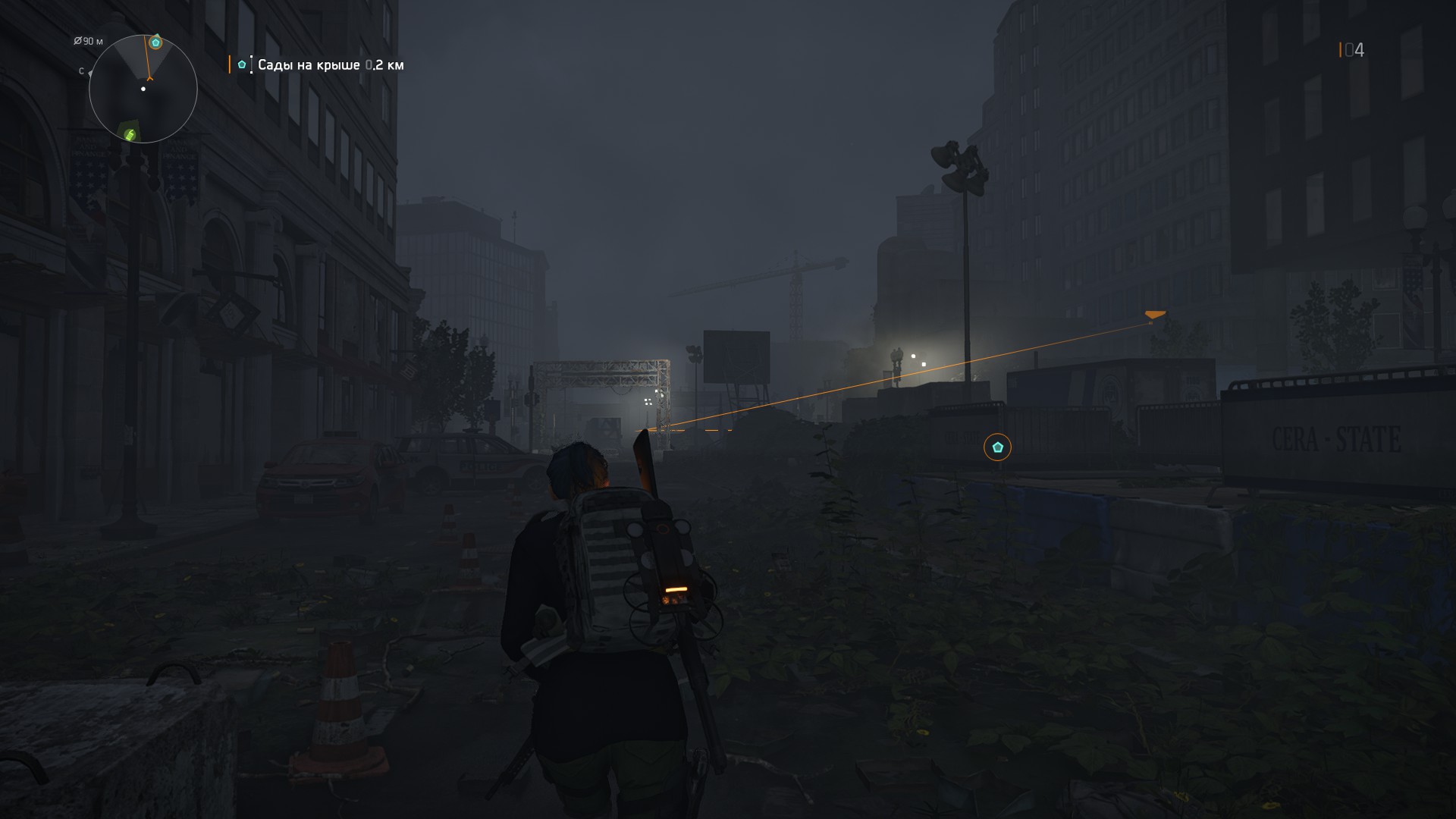The image size is (1456, 819).
Task: Click the compass north indicator on minimap
Action: pos(80,70)
